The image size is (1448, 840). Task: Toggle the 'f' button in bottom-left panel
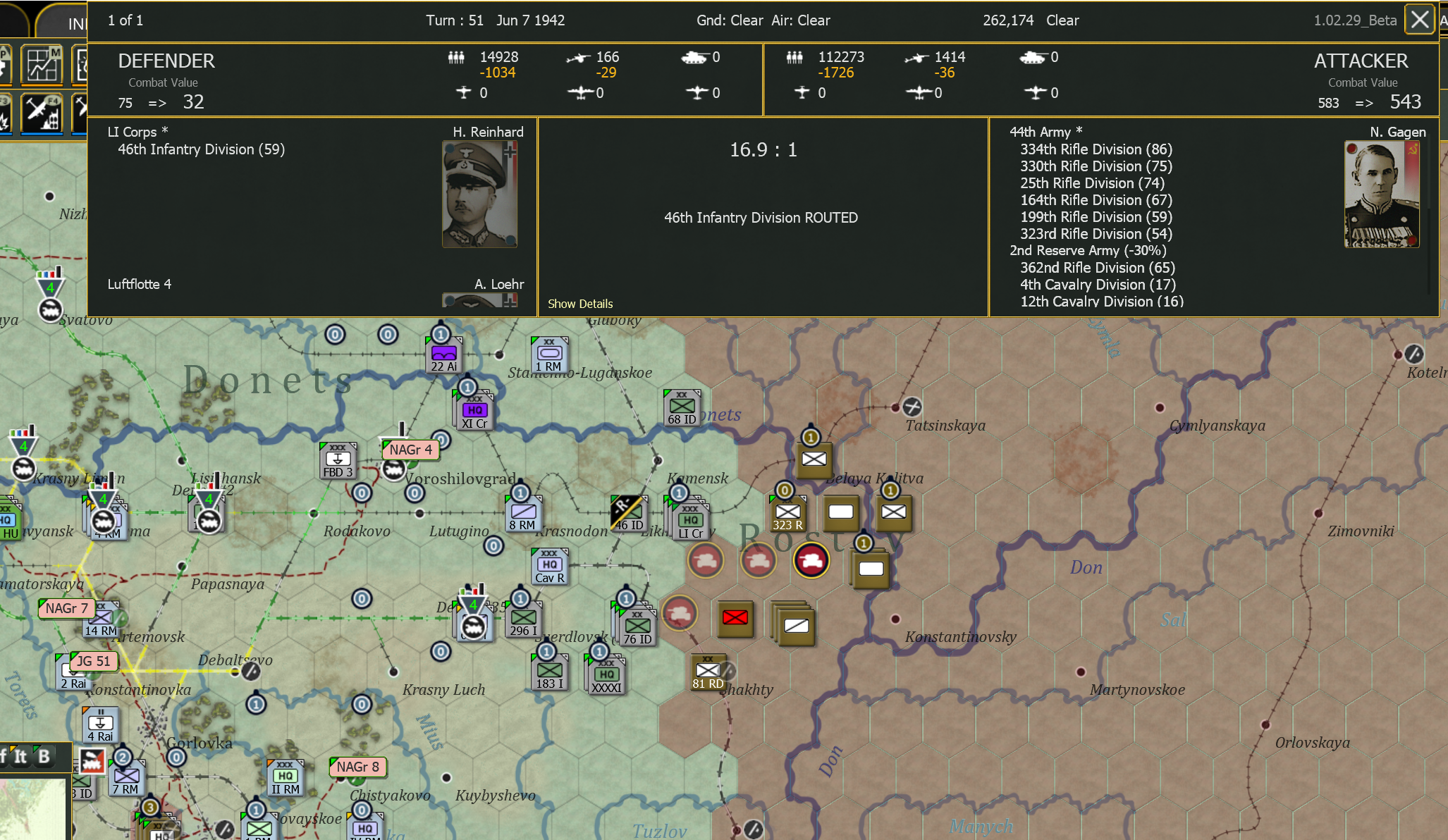pyautogui.click(x=3, y=755)
